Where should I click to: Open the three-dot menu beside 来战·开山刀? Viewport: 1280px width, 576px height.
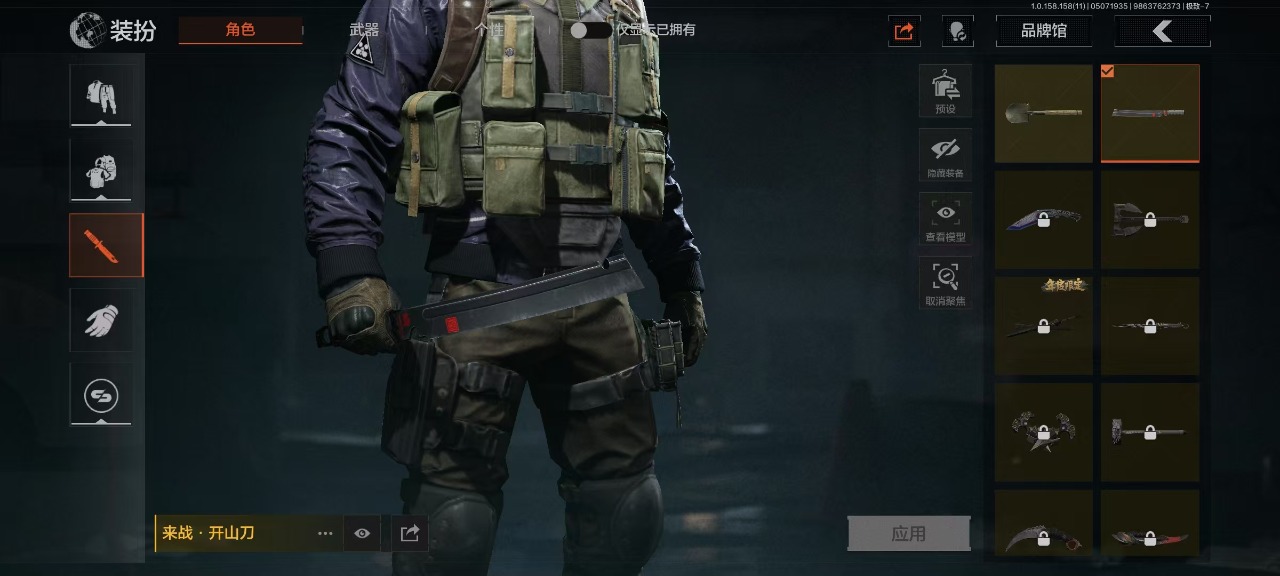click(x=325, y=534)
